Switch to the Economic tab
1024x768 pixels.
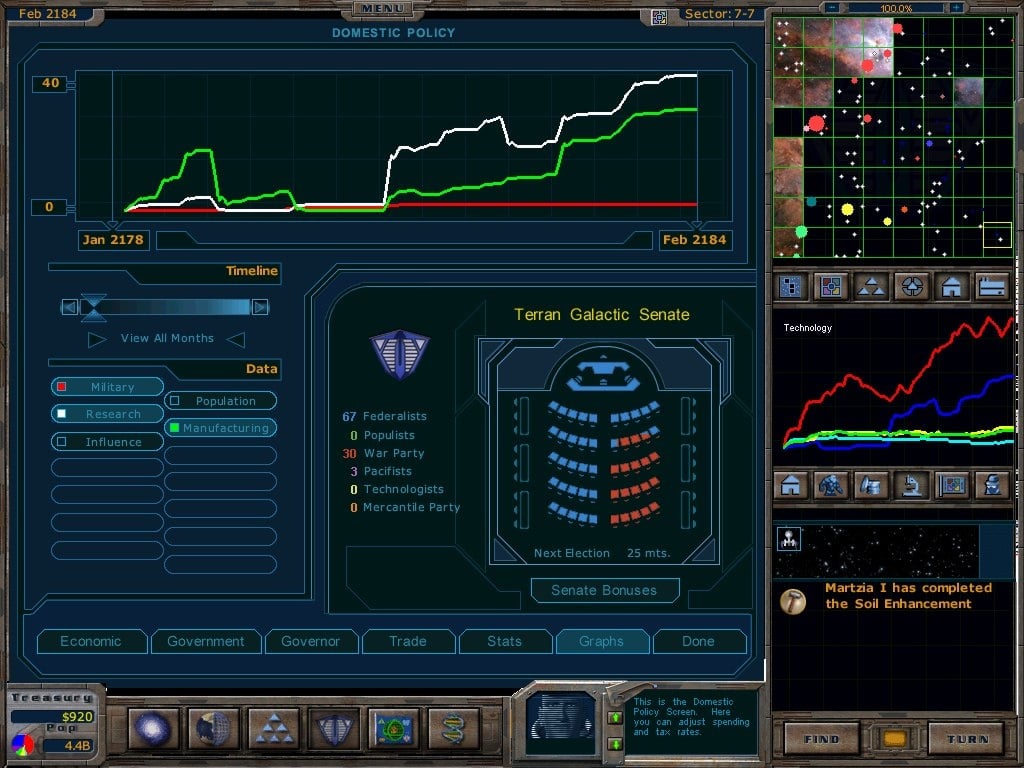pyautogui.click(x=91, y=641)
